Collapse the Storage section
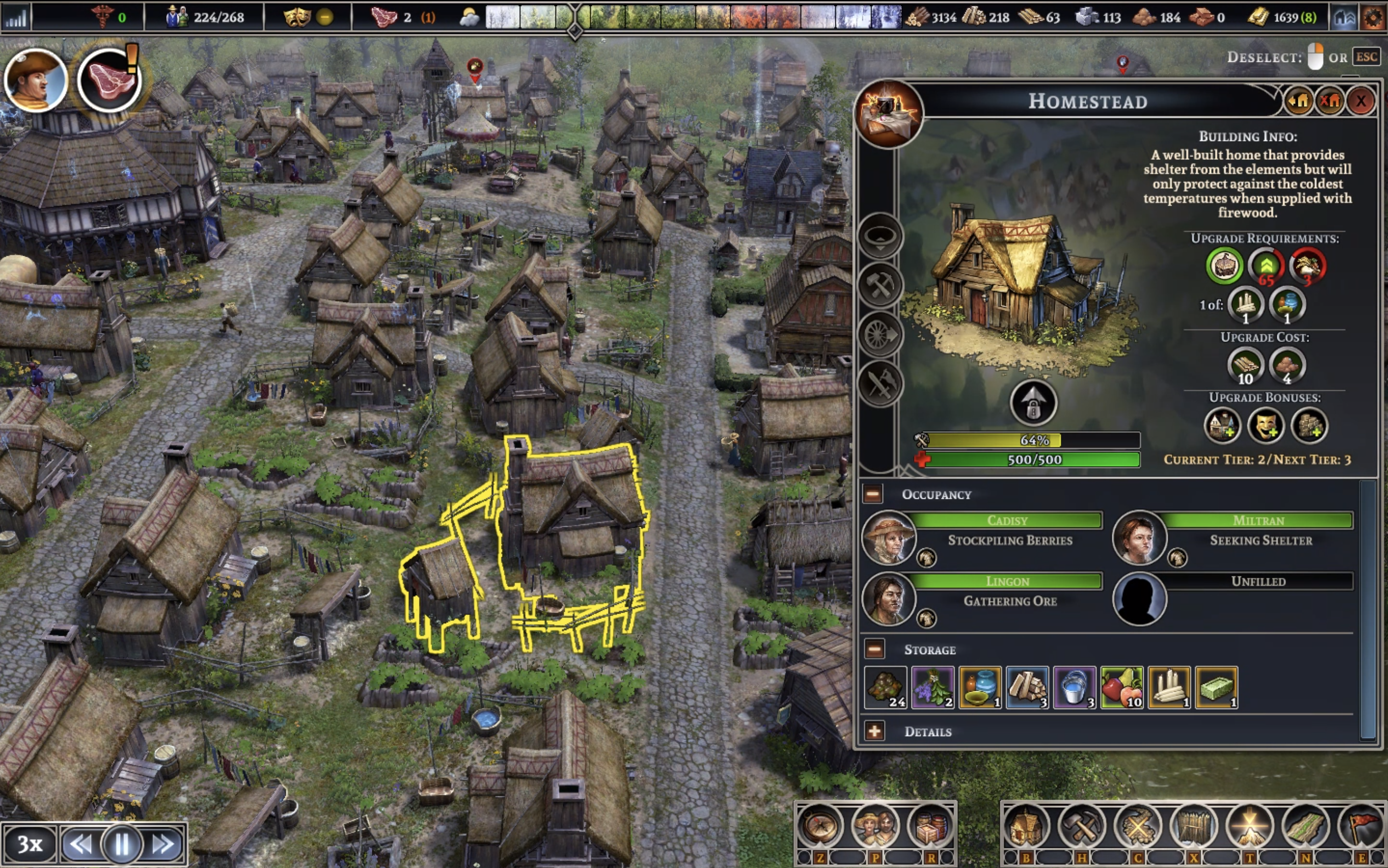The width and height of the screenshot is (1388, 868). click(x=874, y=649)
